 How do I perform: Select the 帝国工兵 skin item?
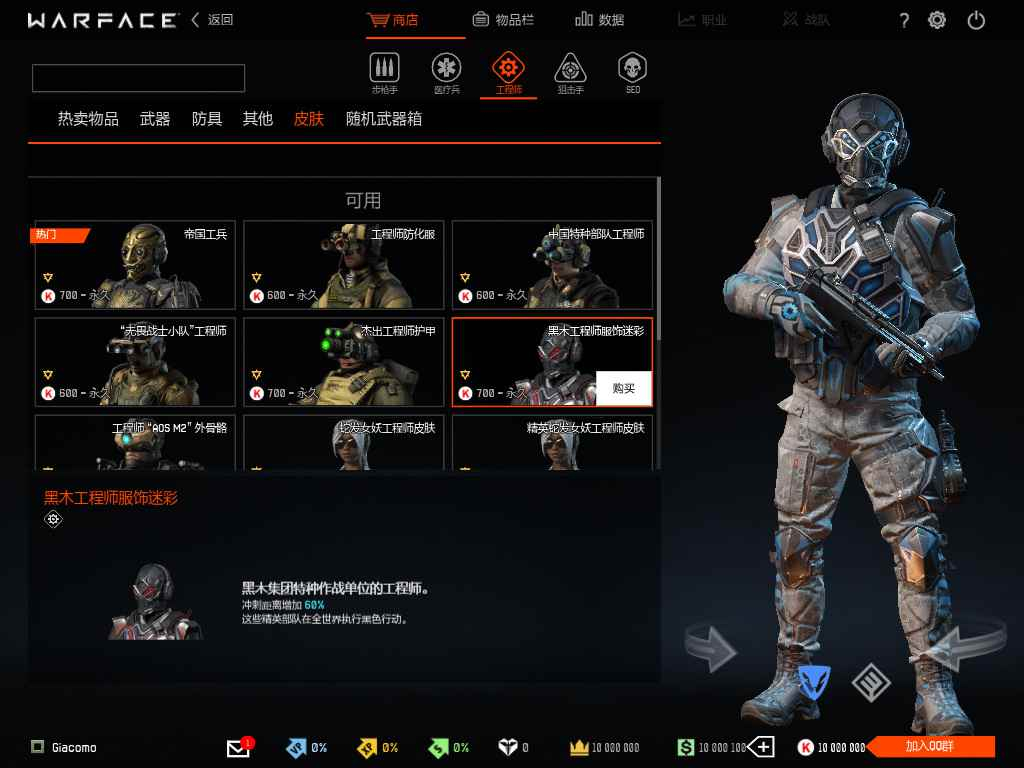(135, 265)
